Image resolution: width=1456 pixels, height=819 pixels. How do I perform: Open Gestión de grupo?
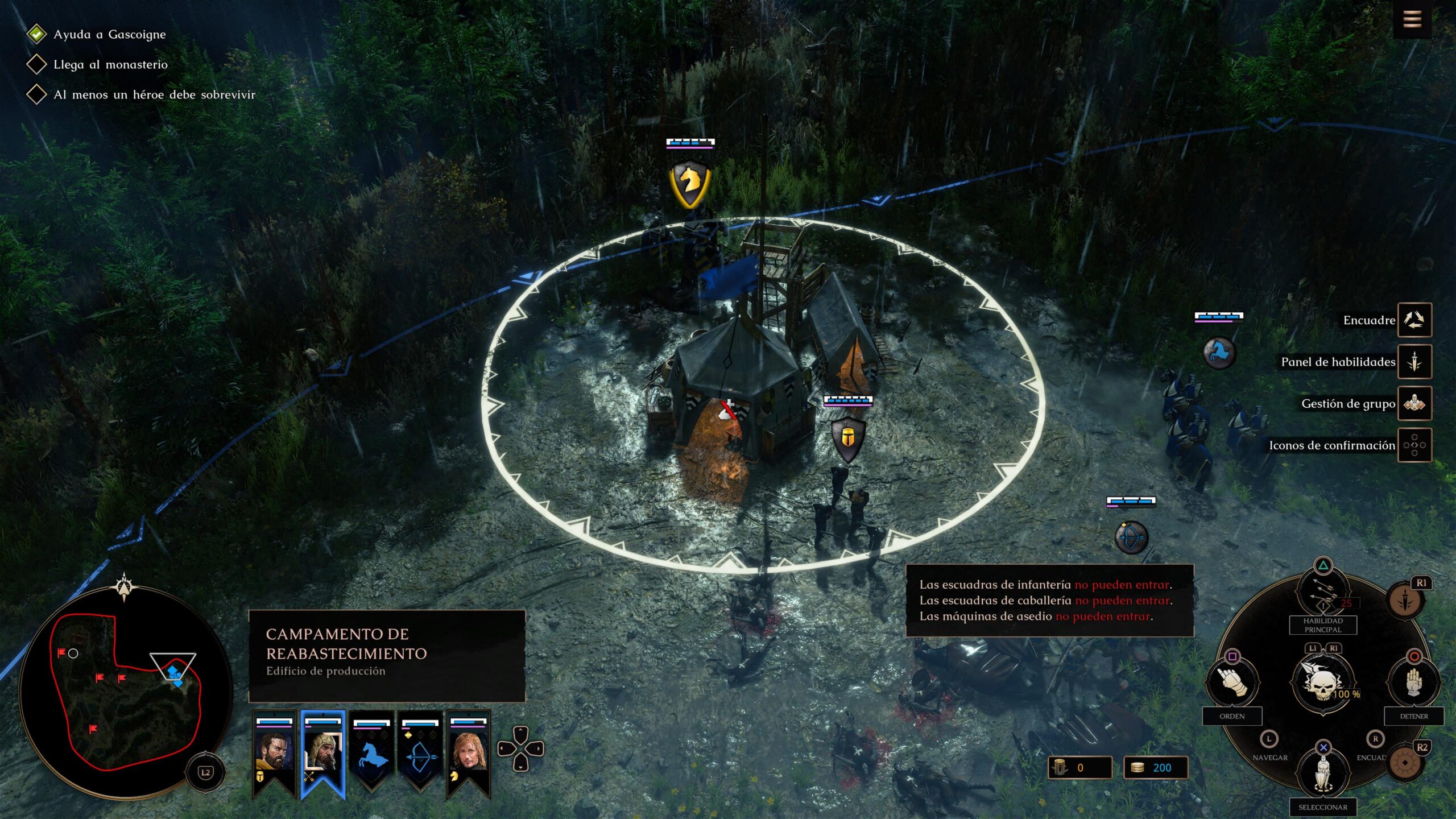point(1414,403)
